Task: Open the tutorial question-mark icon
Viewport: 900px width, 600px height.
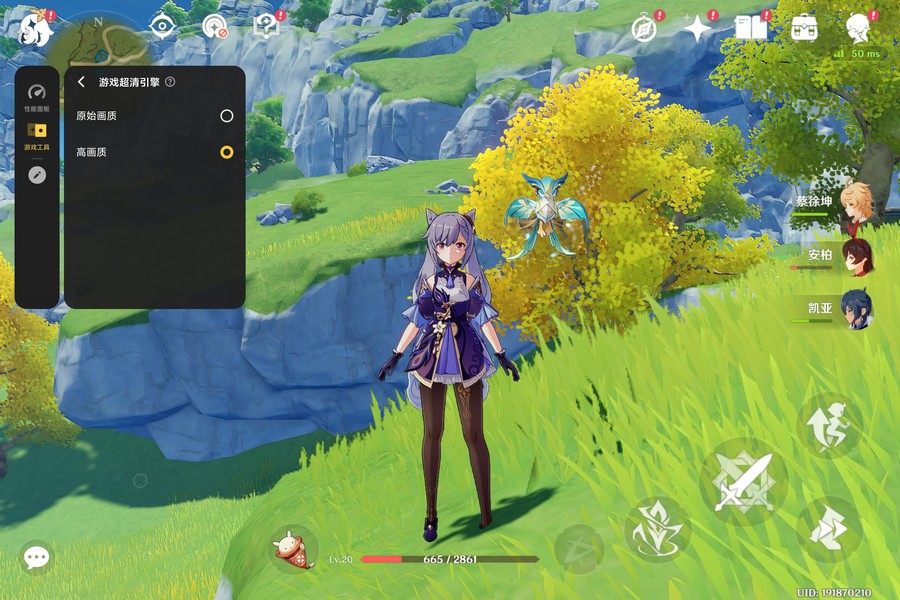Action: click(x=267, y=26)
